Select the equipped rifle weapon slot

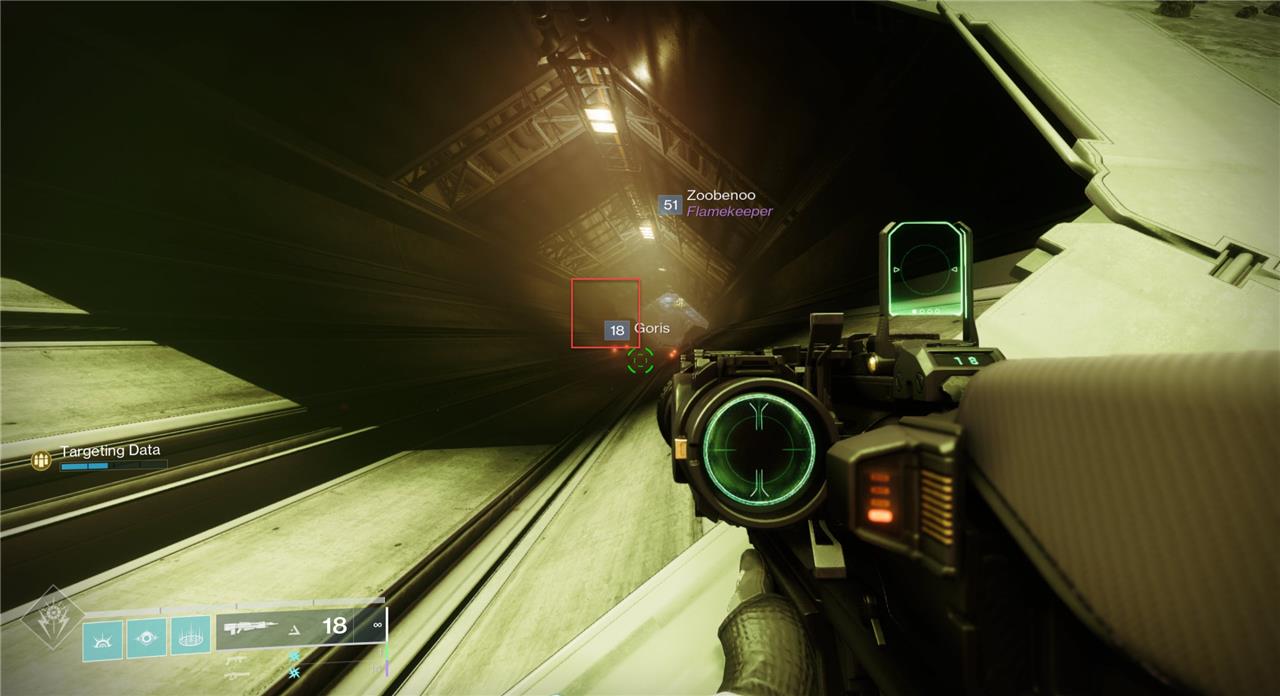300,627
